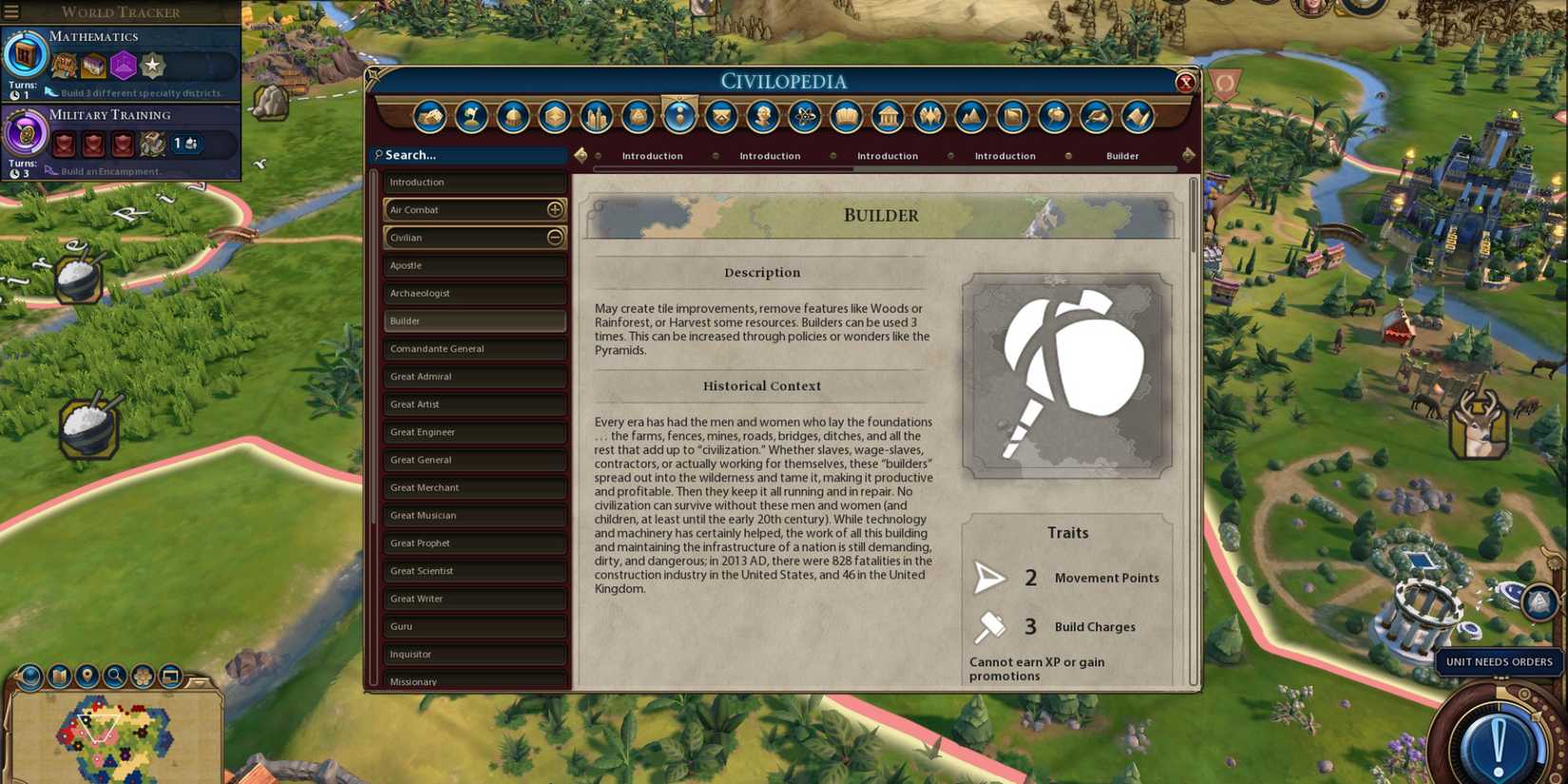Open the Governments category (temple icon) in Civilopedia

[x=886, y=116]
